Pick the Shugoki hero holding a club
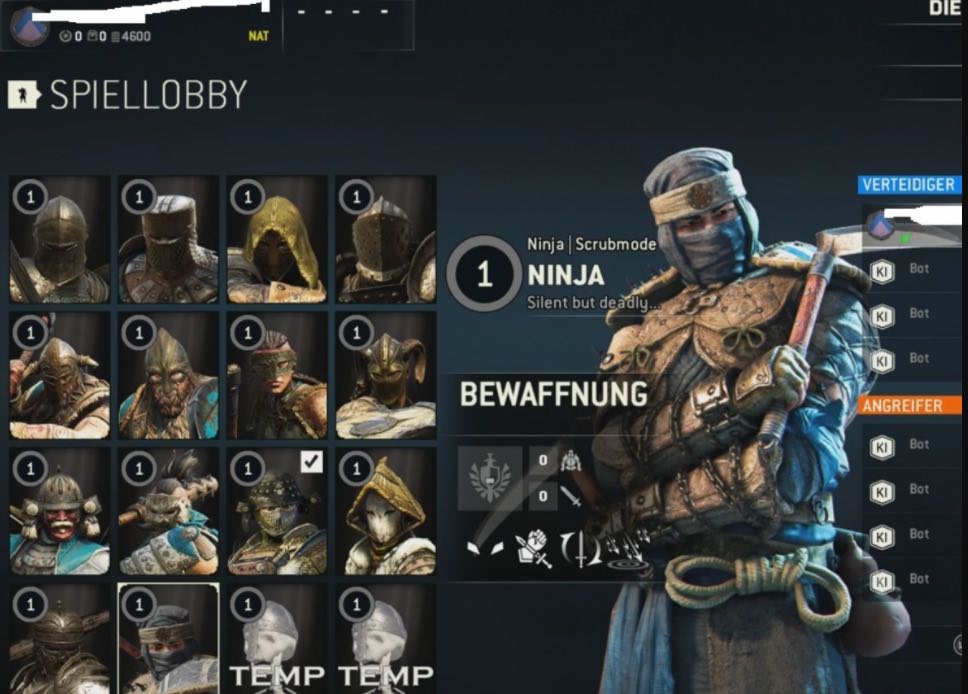The image size is (968, 694). [x=168, y=511]
